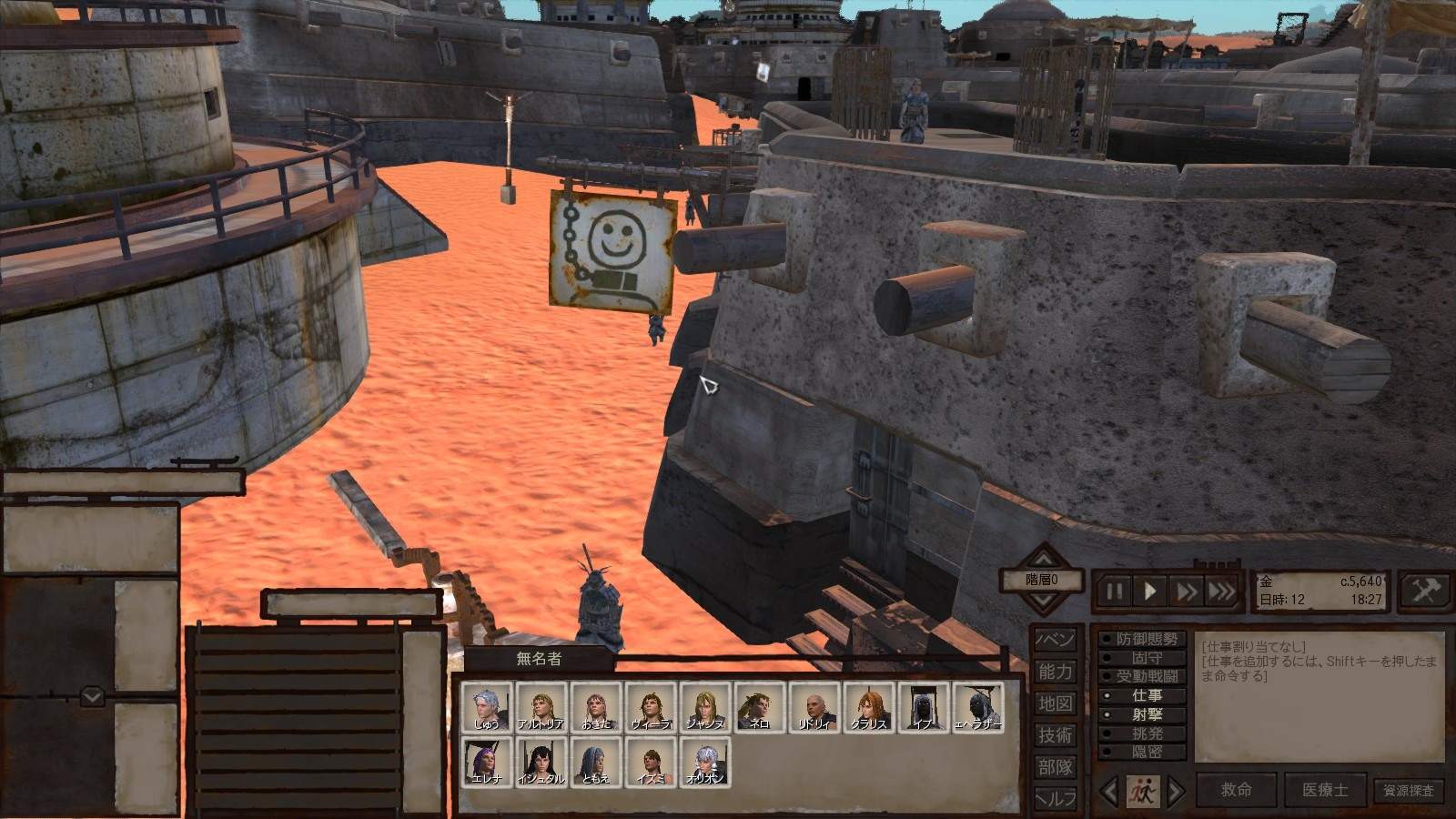Select the オリオン character portrait

(705, 762)
